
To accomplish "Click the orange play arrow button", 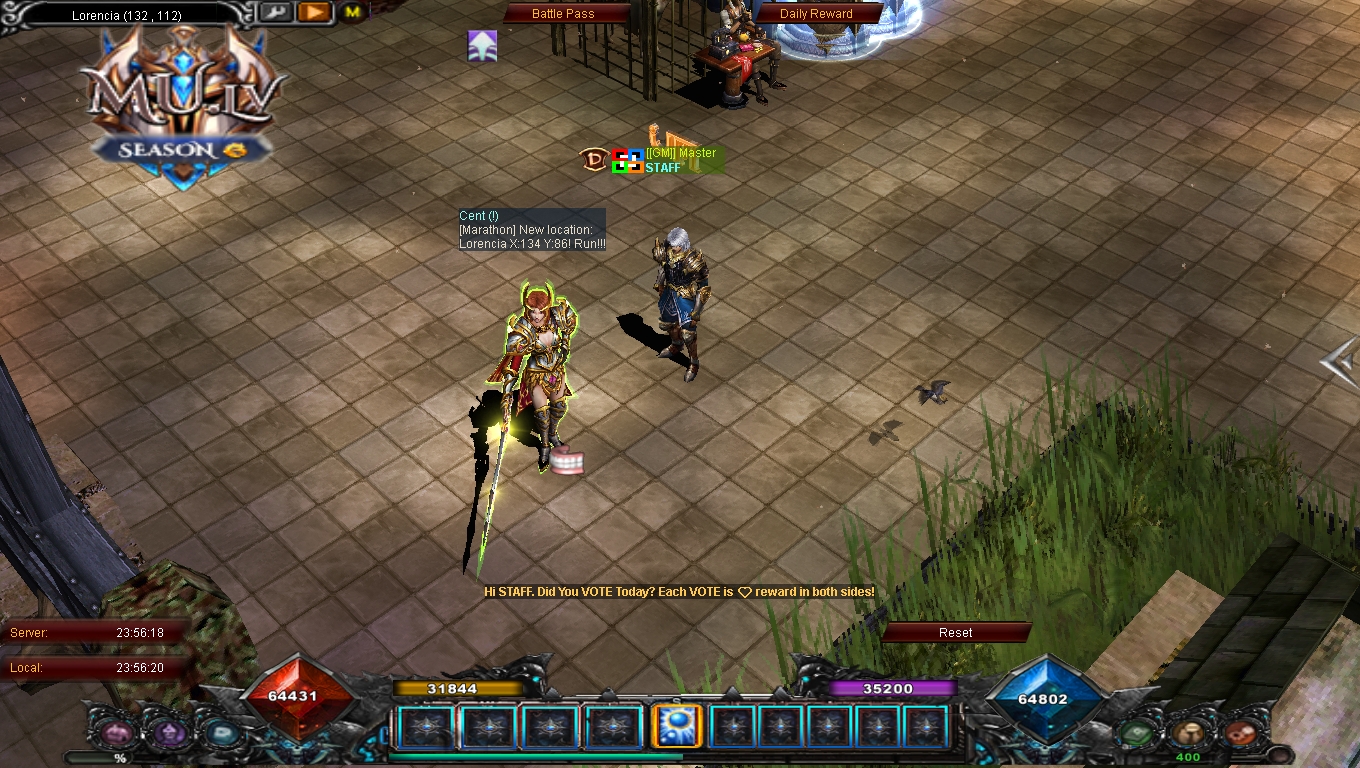I will (x=313, y=12).
